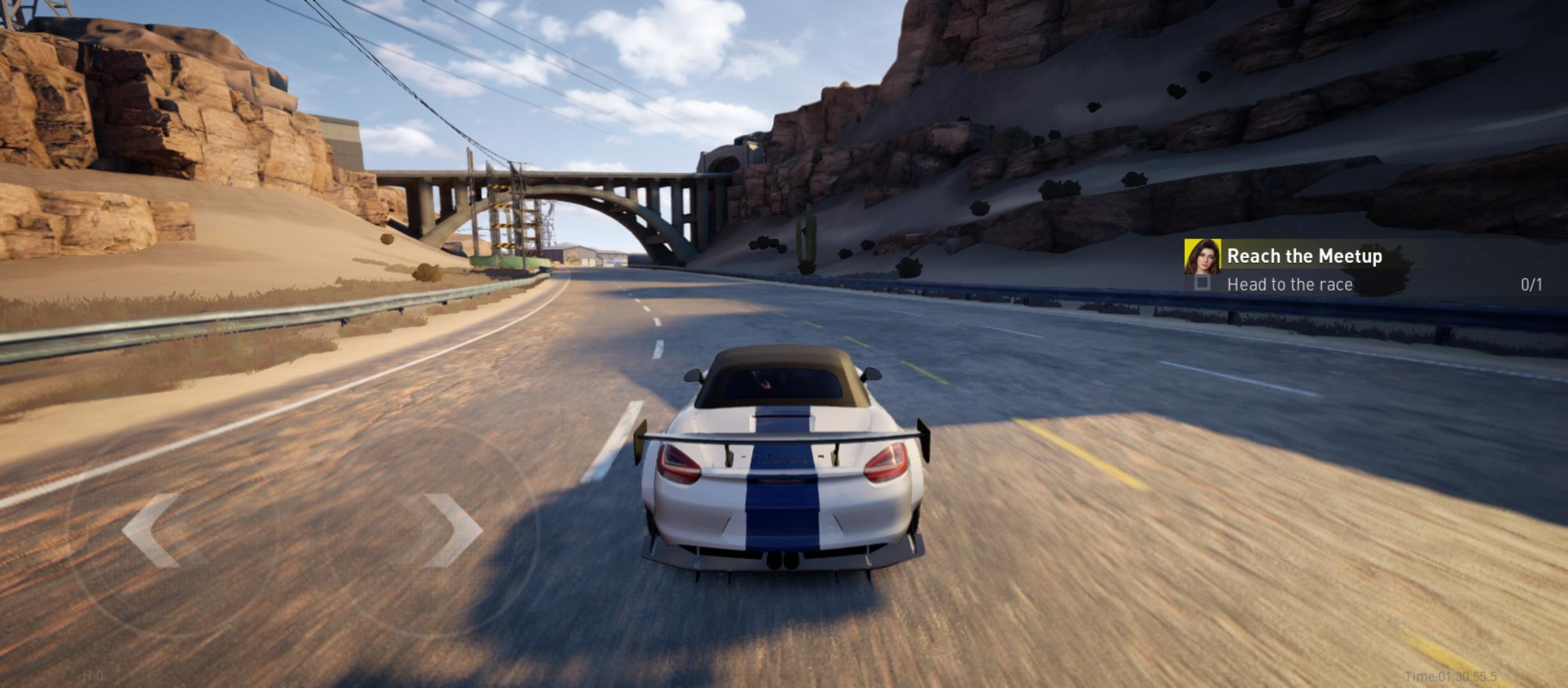
Task: Open the Reach the Meetup objective tracker
Action: 1304,256
